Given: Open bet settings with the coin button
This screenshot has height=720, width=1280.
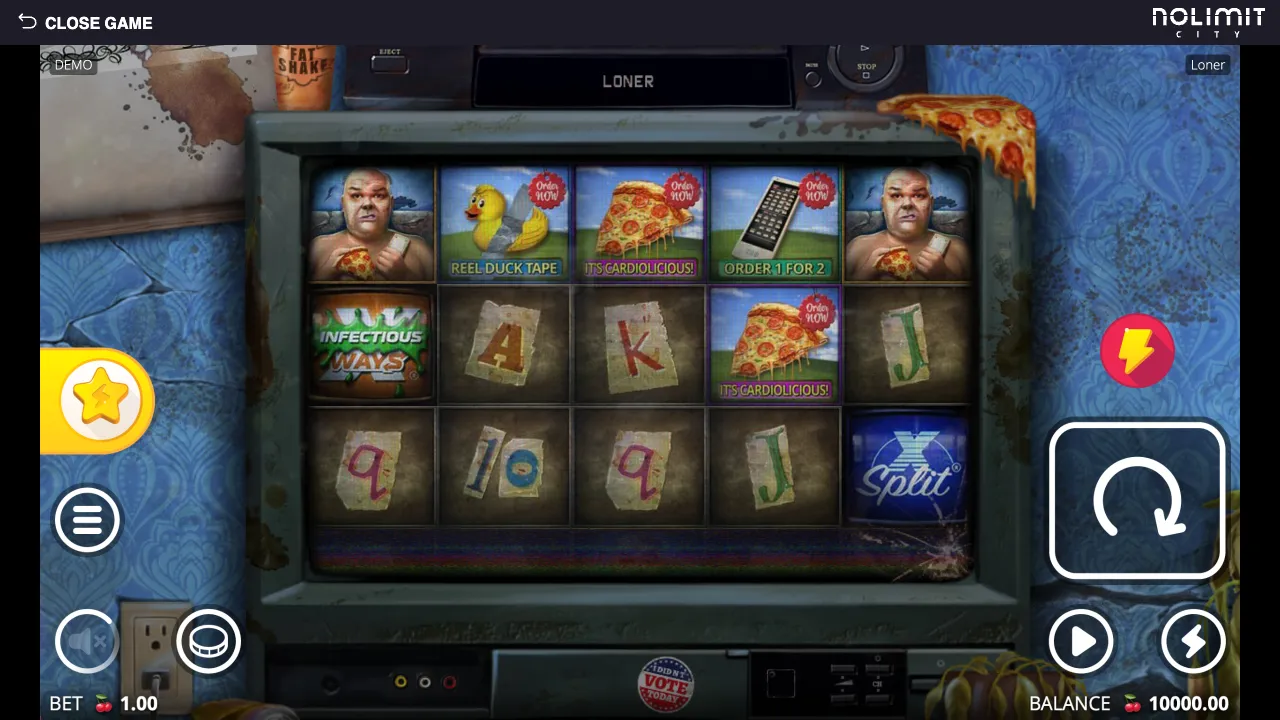Looking at the screenshot, I should click(x=209, y=641).
